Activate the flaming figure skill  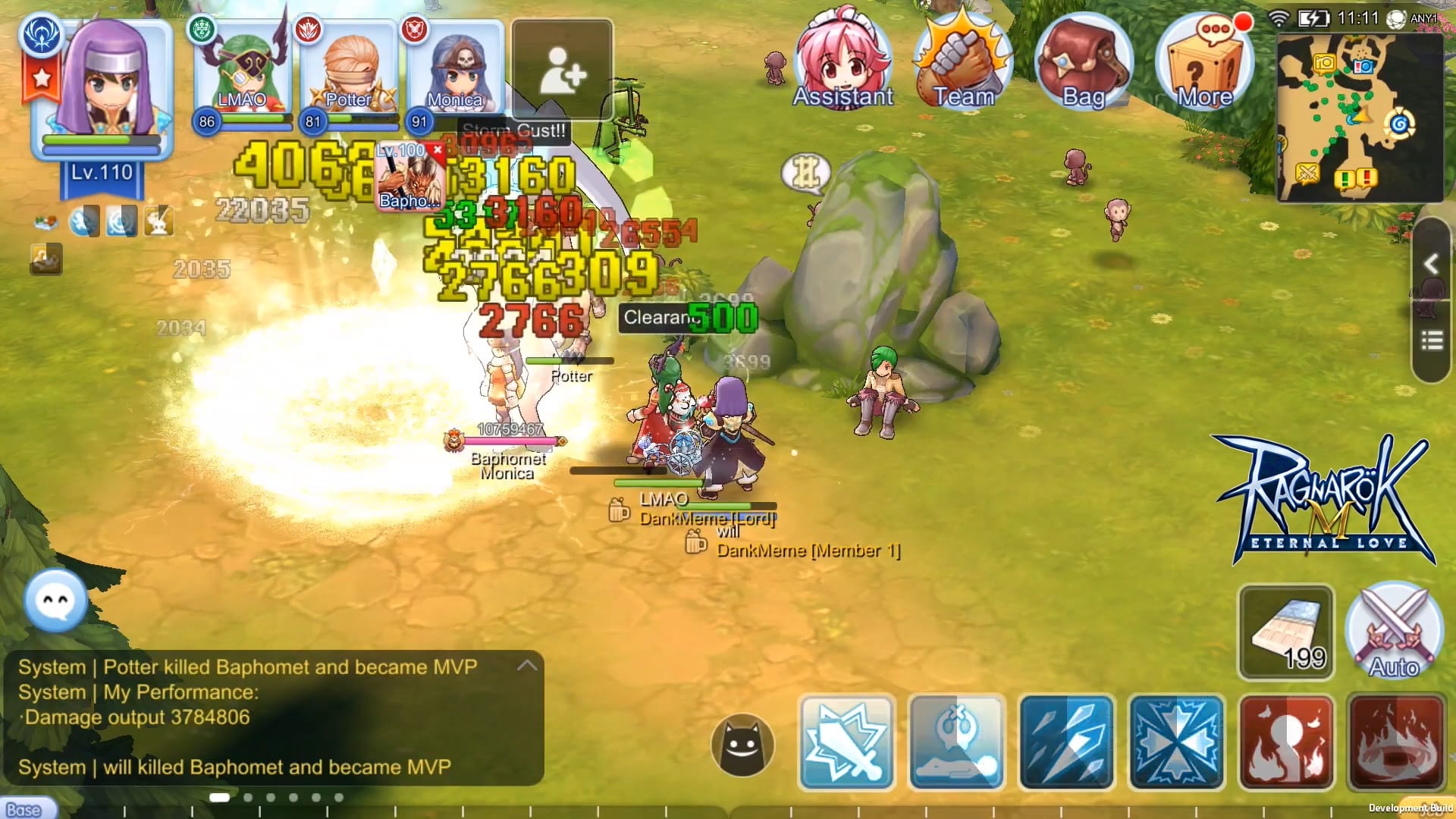pyautogui.click(x=1286, y=742)
